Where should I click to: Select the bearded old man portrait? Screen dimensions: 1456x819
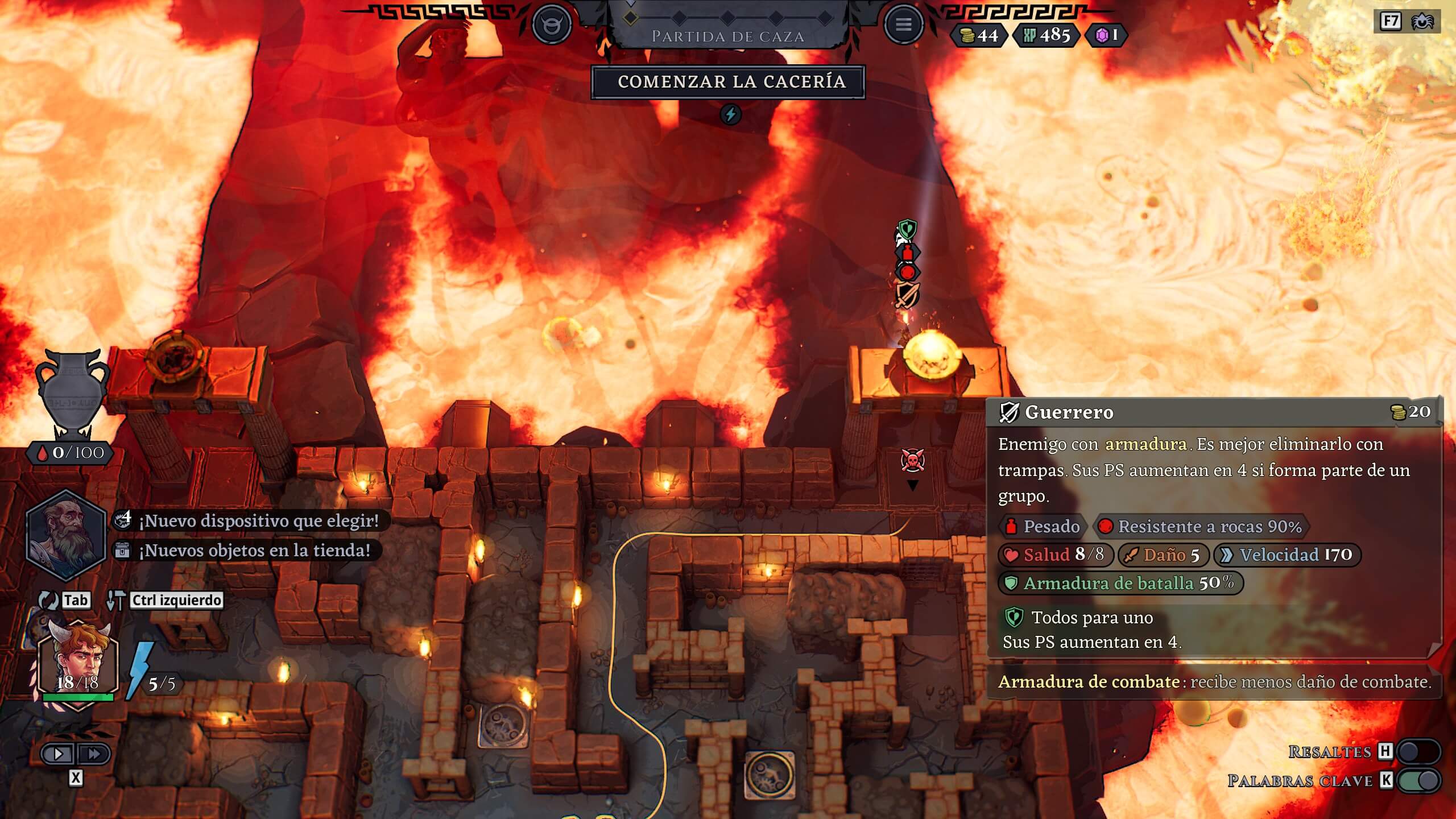coord(66,535)
